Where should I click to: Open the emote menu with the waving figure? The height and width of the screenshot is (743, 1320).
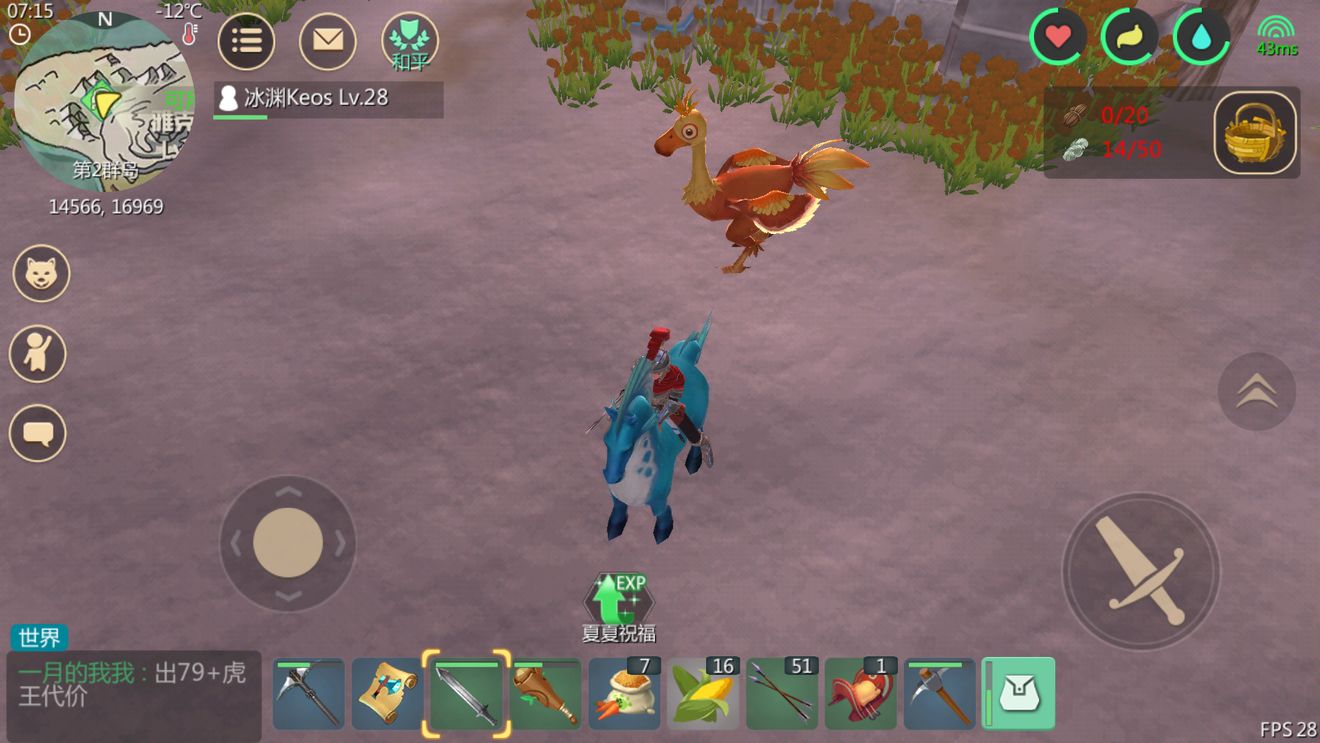point(38,354)
